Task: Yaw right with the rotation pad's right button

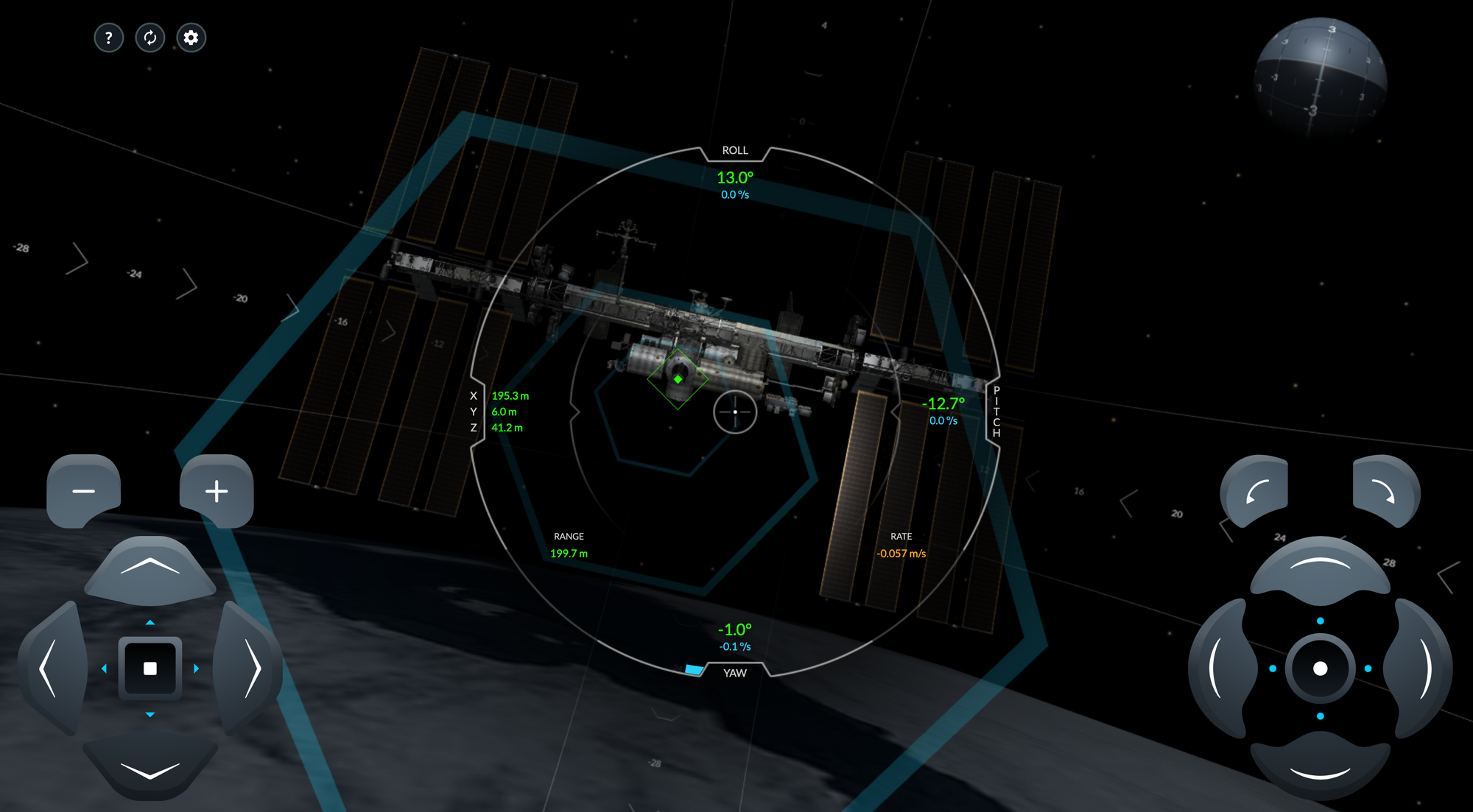Action: [1421, 668]
